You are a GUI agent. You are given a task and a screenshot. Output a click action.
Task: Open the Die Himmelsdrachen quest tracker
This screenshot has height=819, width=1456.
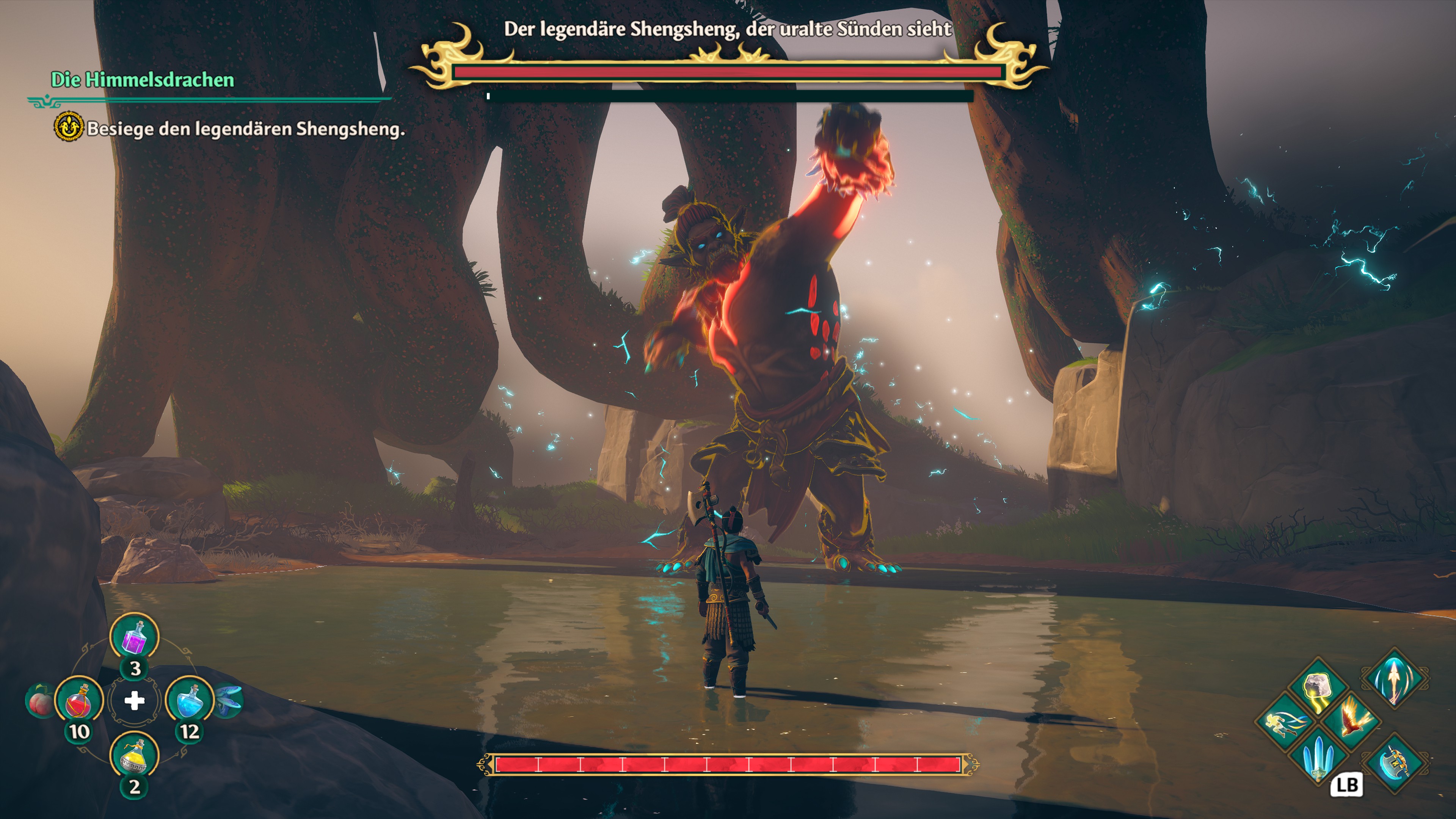coord(143,80)
